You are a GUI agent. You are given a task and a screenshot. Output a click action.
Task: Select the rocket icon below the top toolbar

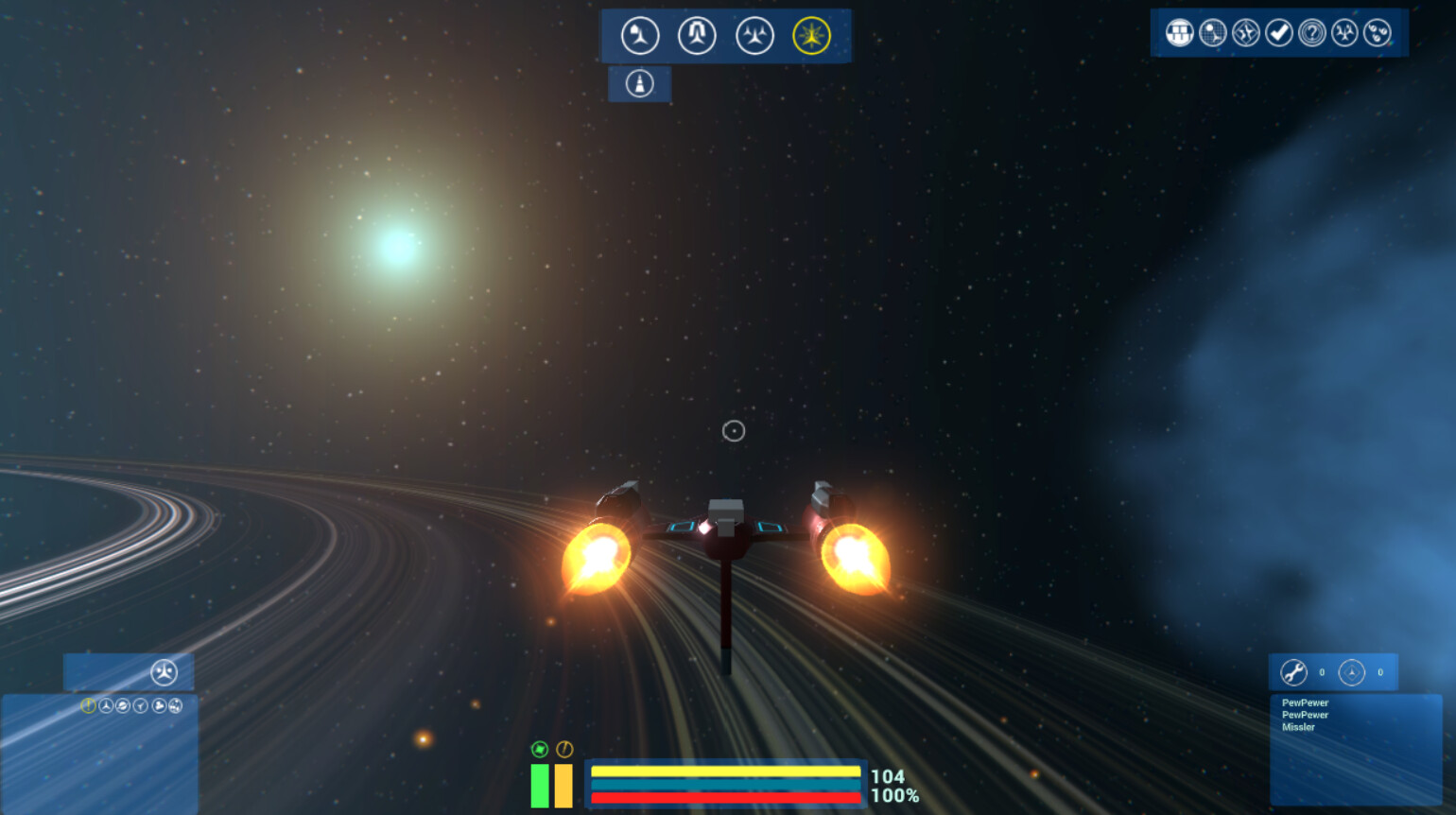pyautogui.click(x=639, y=83)
